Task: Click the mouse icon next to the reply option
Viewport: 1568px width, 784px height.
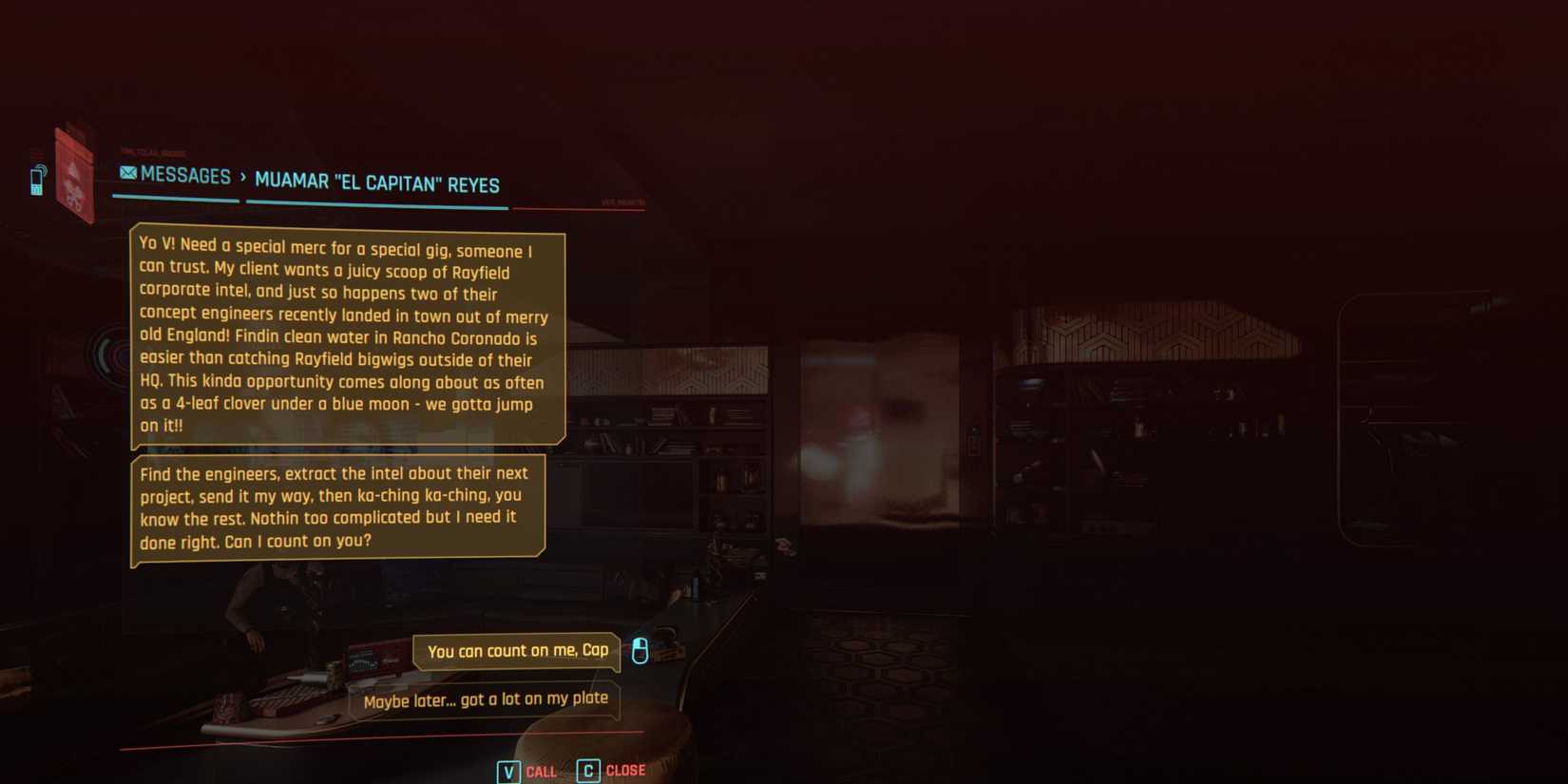Action: [x=640, y=652]
